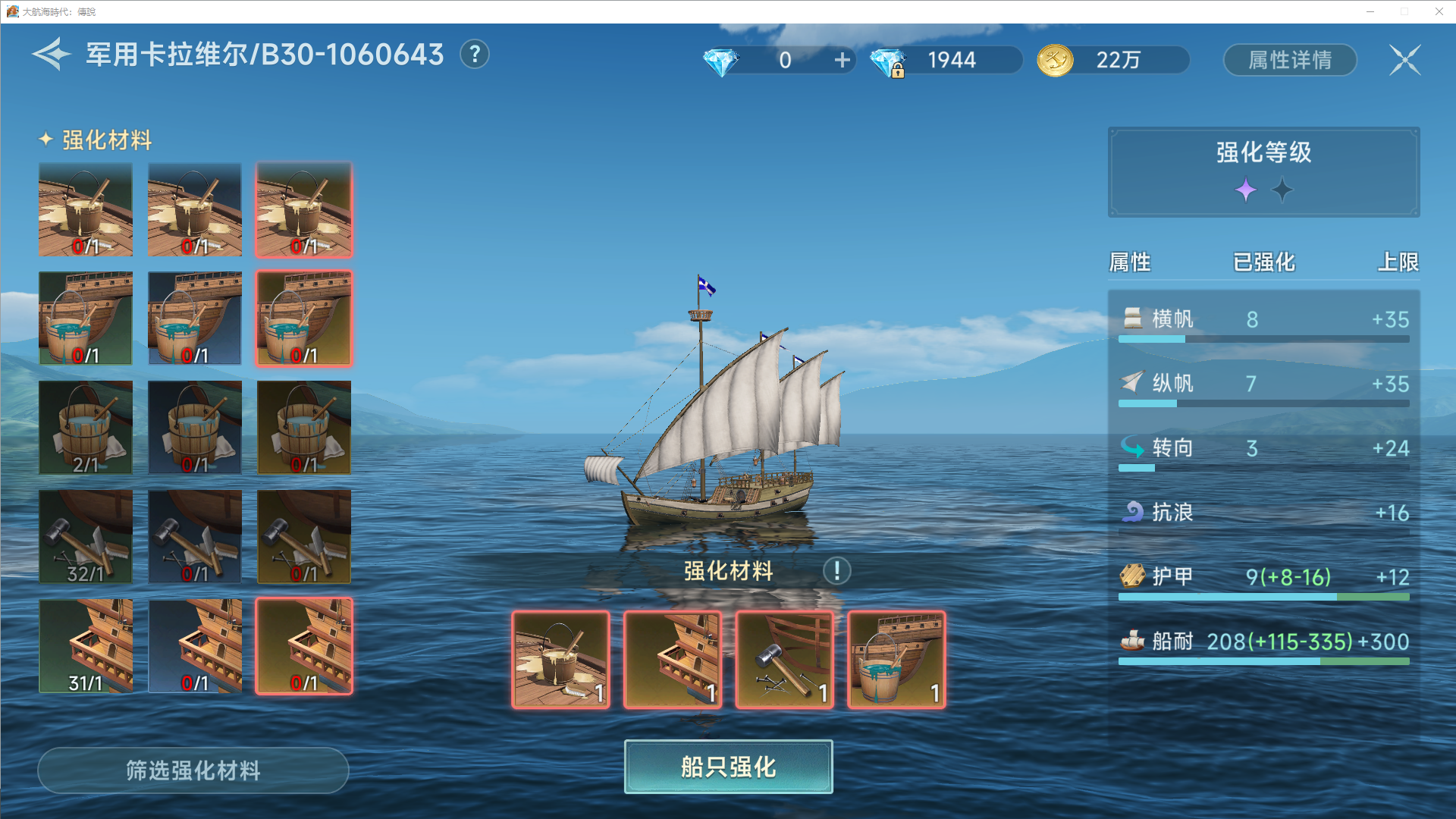Deselect the red-highlighted pitch bucket material

[x=303, y=209]
